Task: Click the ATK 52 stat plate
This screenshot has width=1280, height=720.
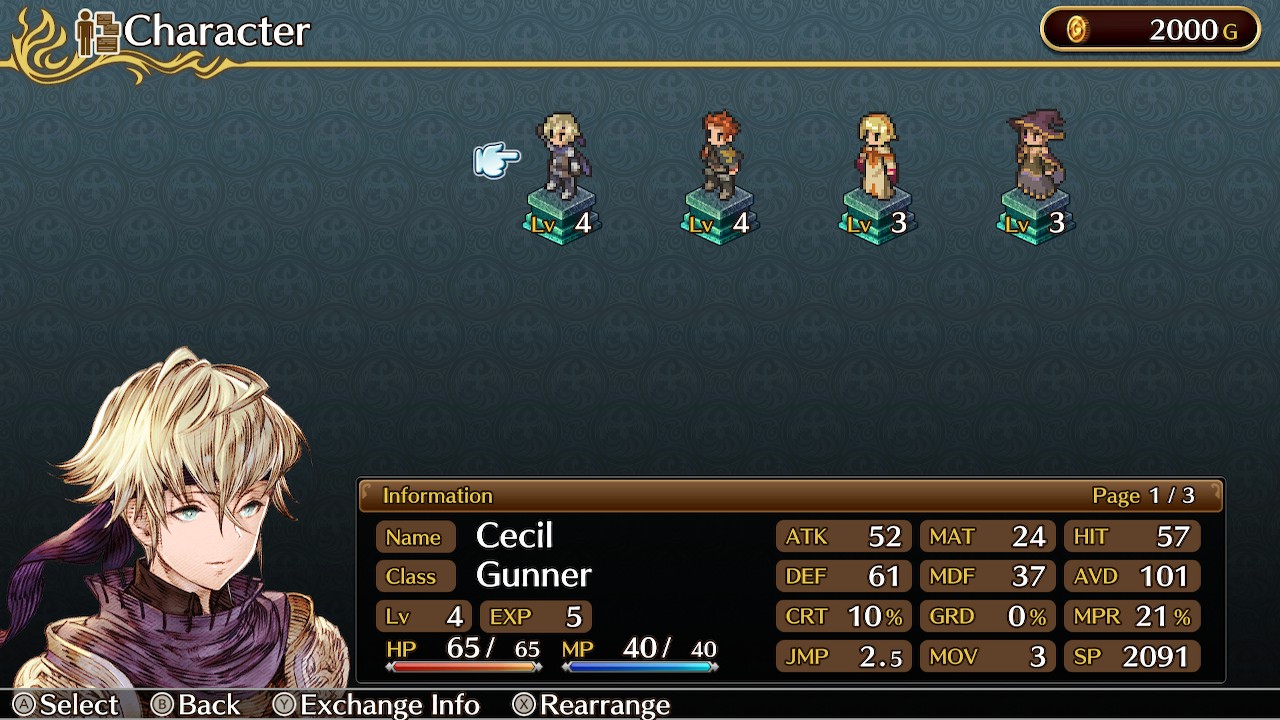Action: (843, 536)
